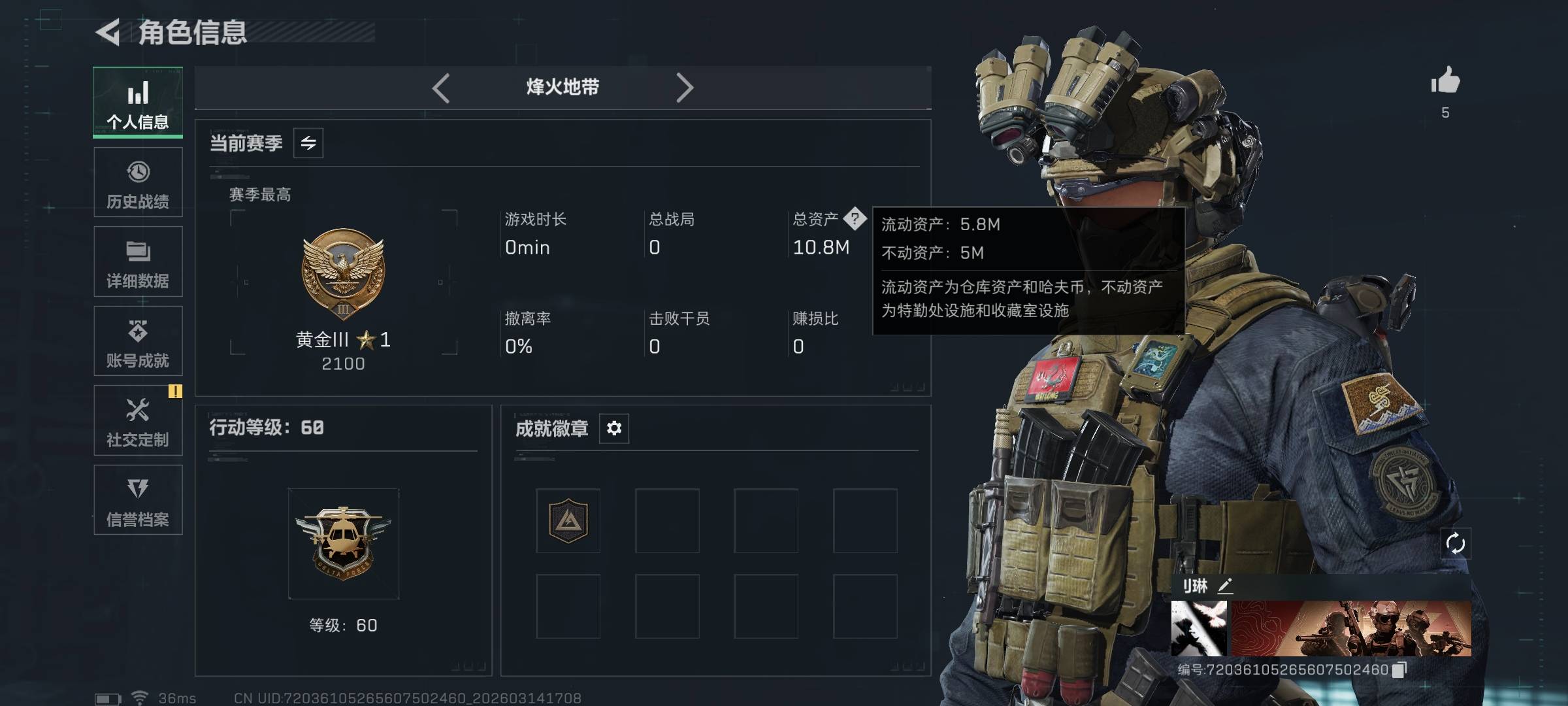Click the helicopter operation level emblem

pos(344,543)
